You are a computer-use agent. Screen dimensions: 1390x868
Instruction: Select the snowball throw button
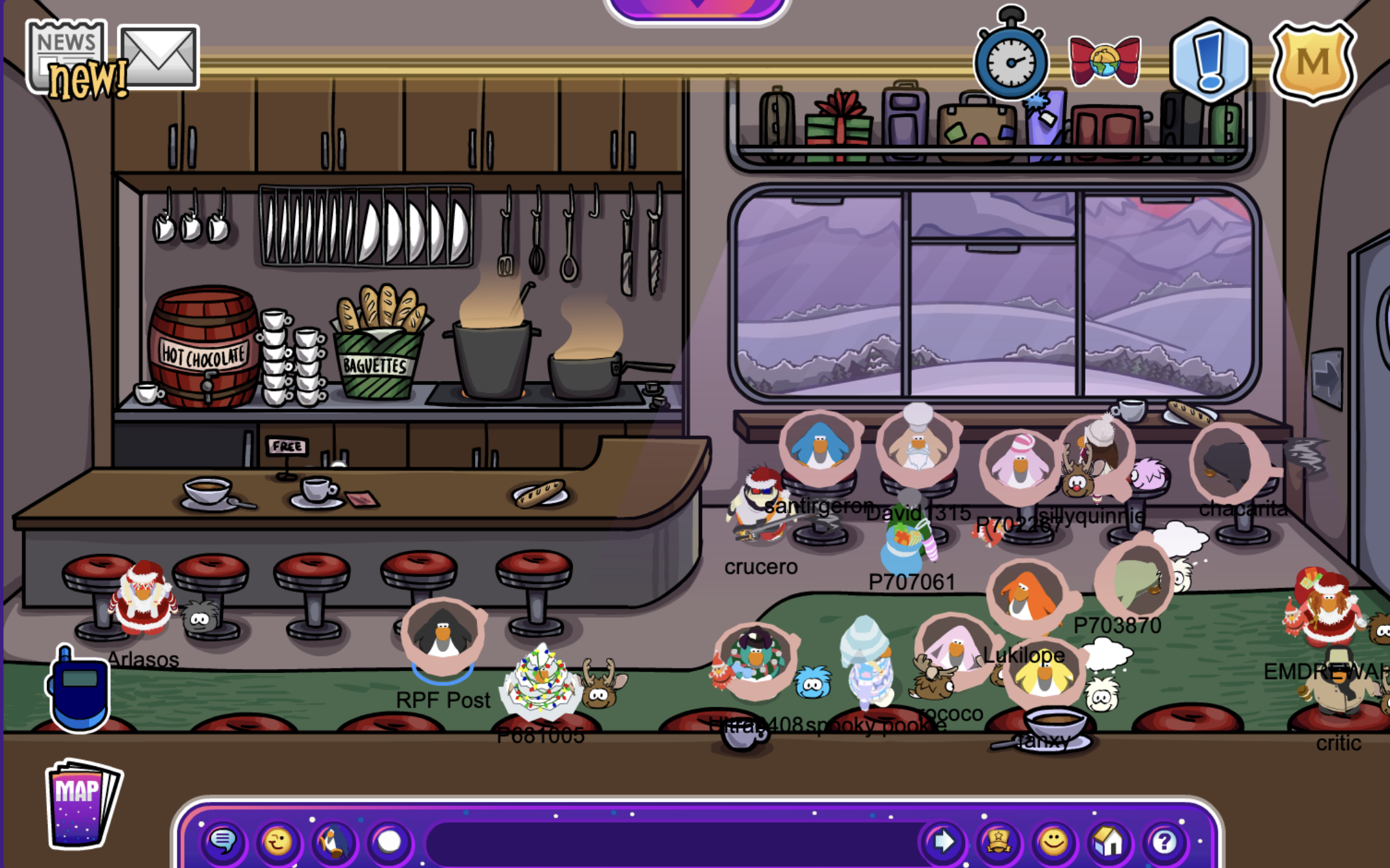click(x=390, y=842)
